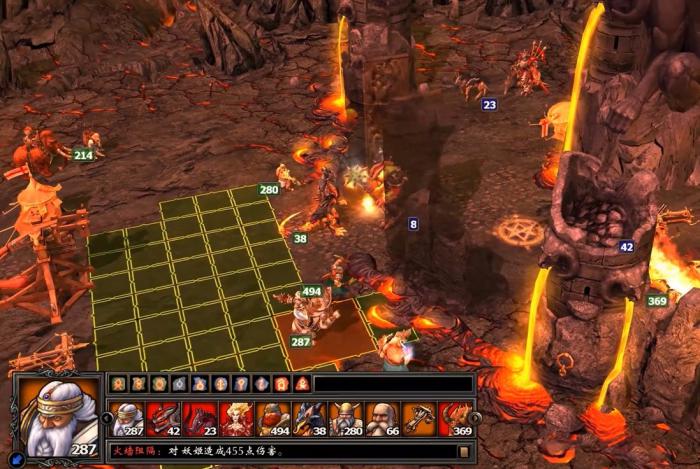Choose the 369-stack demon turn icon
The height and width of the screenshot is (469, 700).
click(455, 418)
